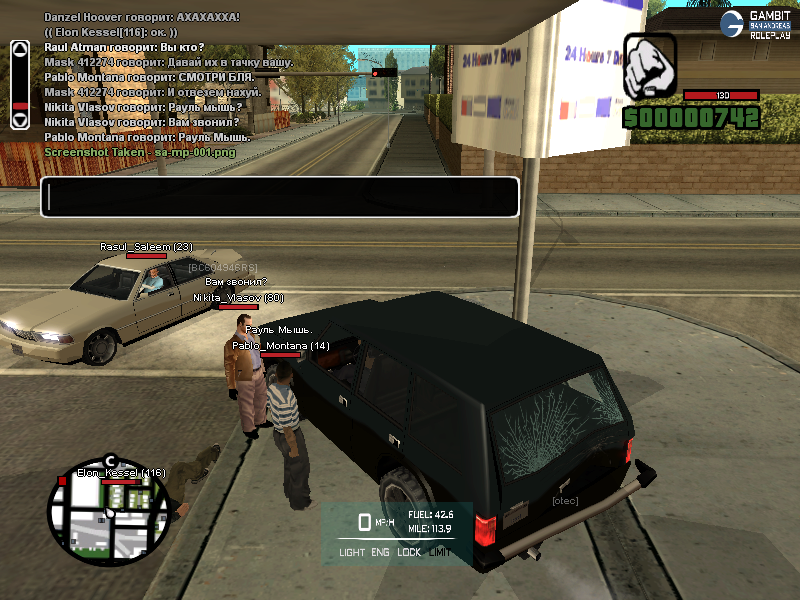
Task: Select the fist weapon icon
Action: [x=650, y=67]
